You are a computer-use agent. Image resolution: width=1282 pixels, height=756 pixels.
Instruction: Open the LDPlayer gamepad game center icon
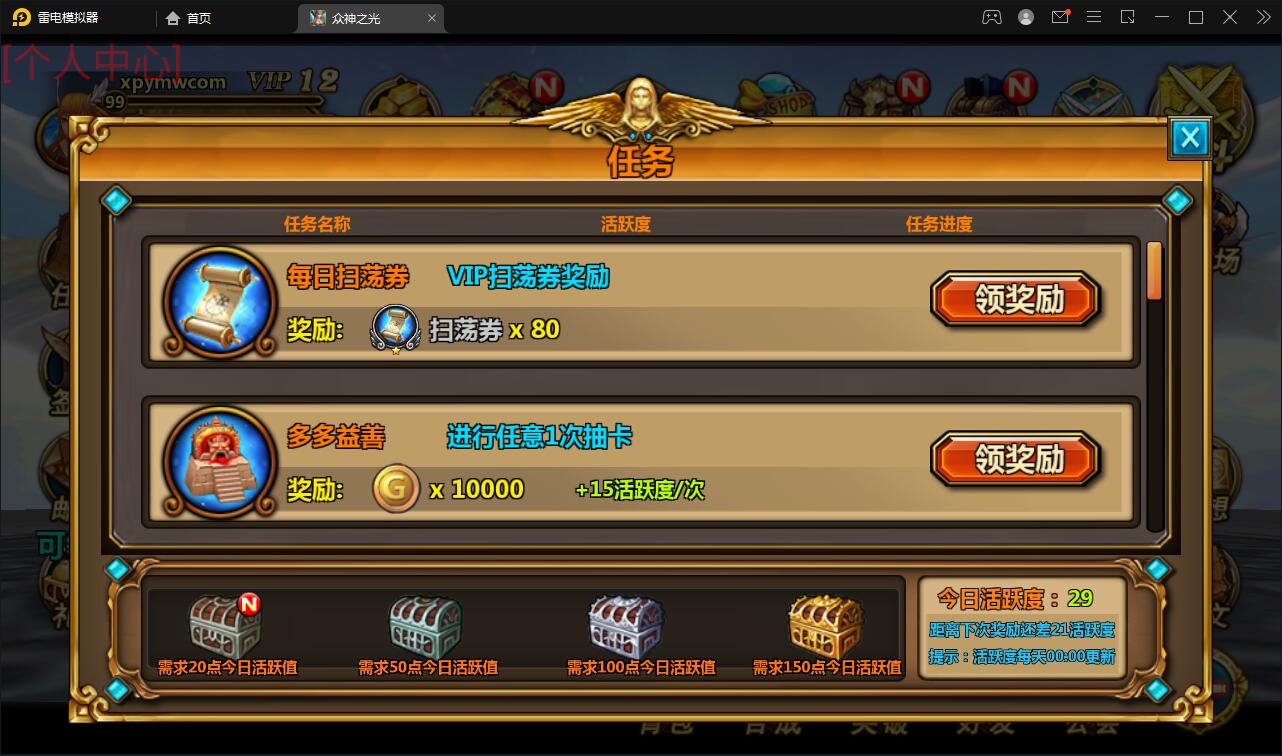pyautogui.click(x=992, y=17)
